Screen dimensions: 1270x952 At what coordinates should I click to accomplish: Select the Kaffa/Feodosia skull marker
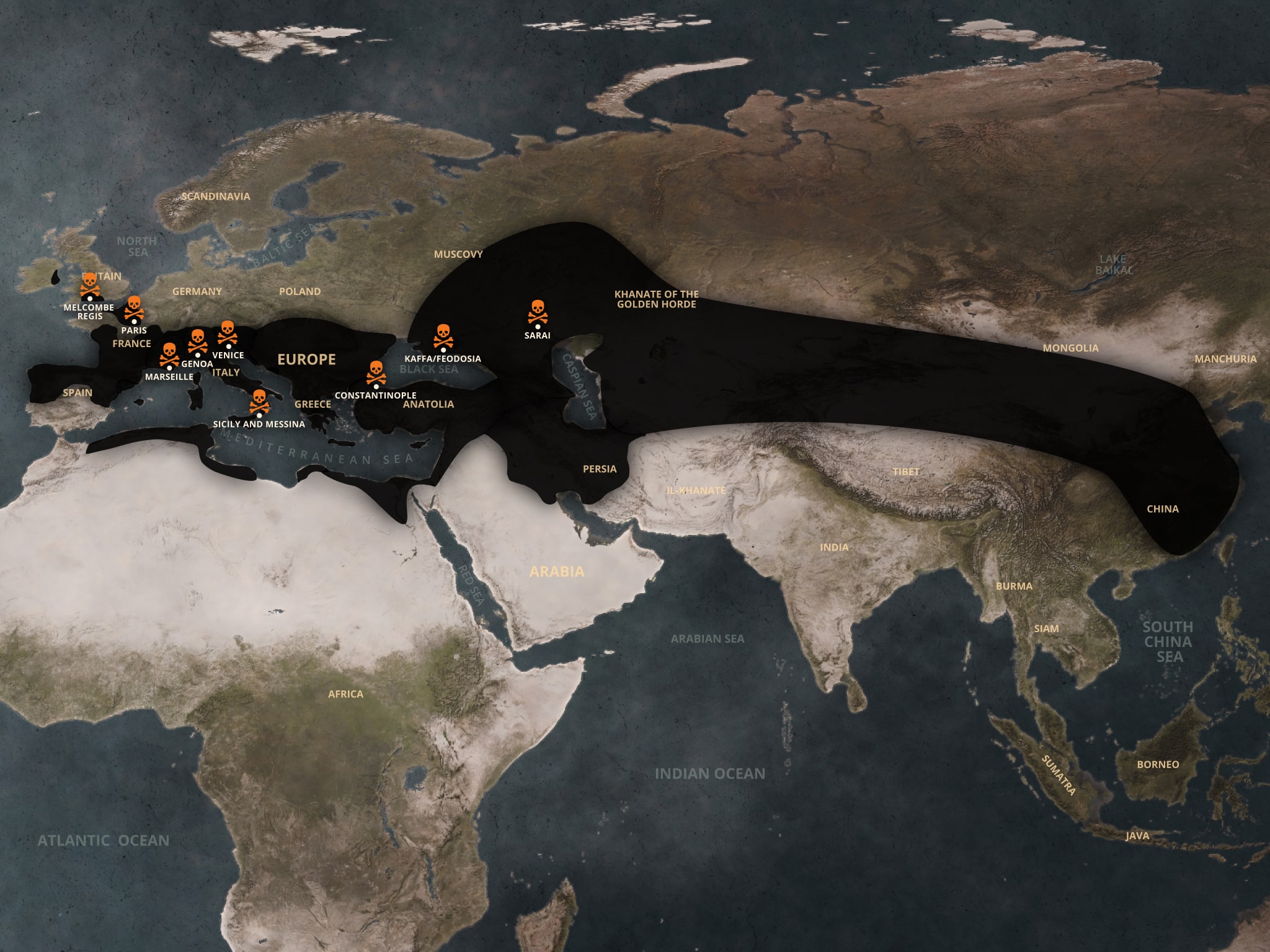(443, 337)
